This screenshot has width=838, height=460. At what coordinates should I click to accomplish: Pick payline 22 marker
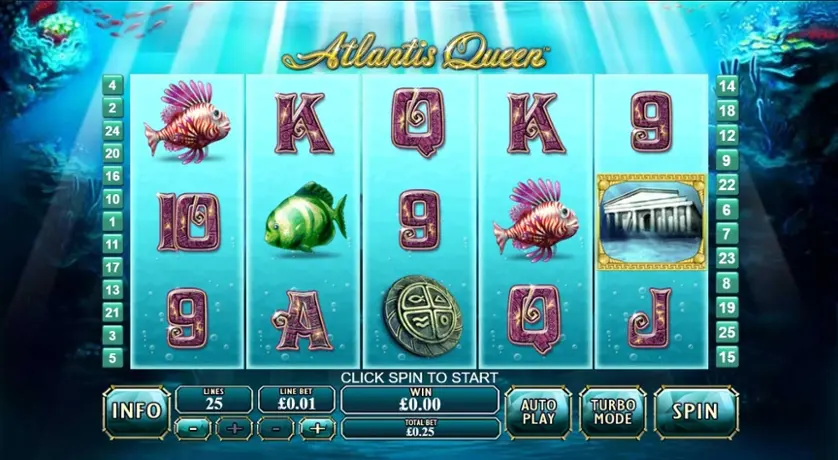(x=727, y=184)
